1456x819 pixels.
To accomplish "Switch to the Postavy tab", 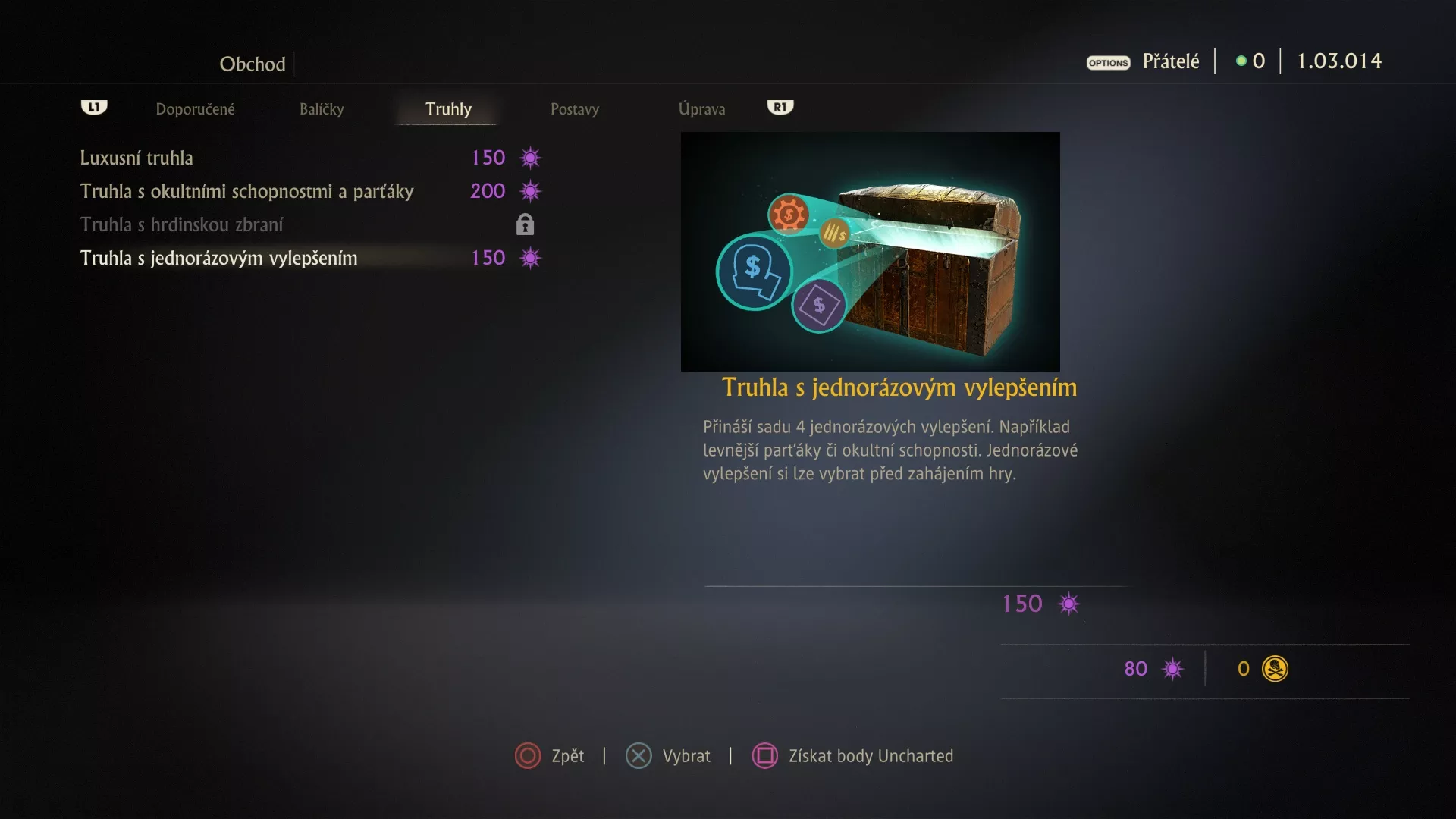I will click(x=575, y=109).
